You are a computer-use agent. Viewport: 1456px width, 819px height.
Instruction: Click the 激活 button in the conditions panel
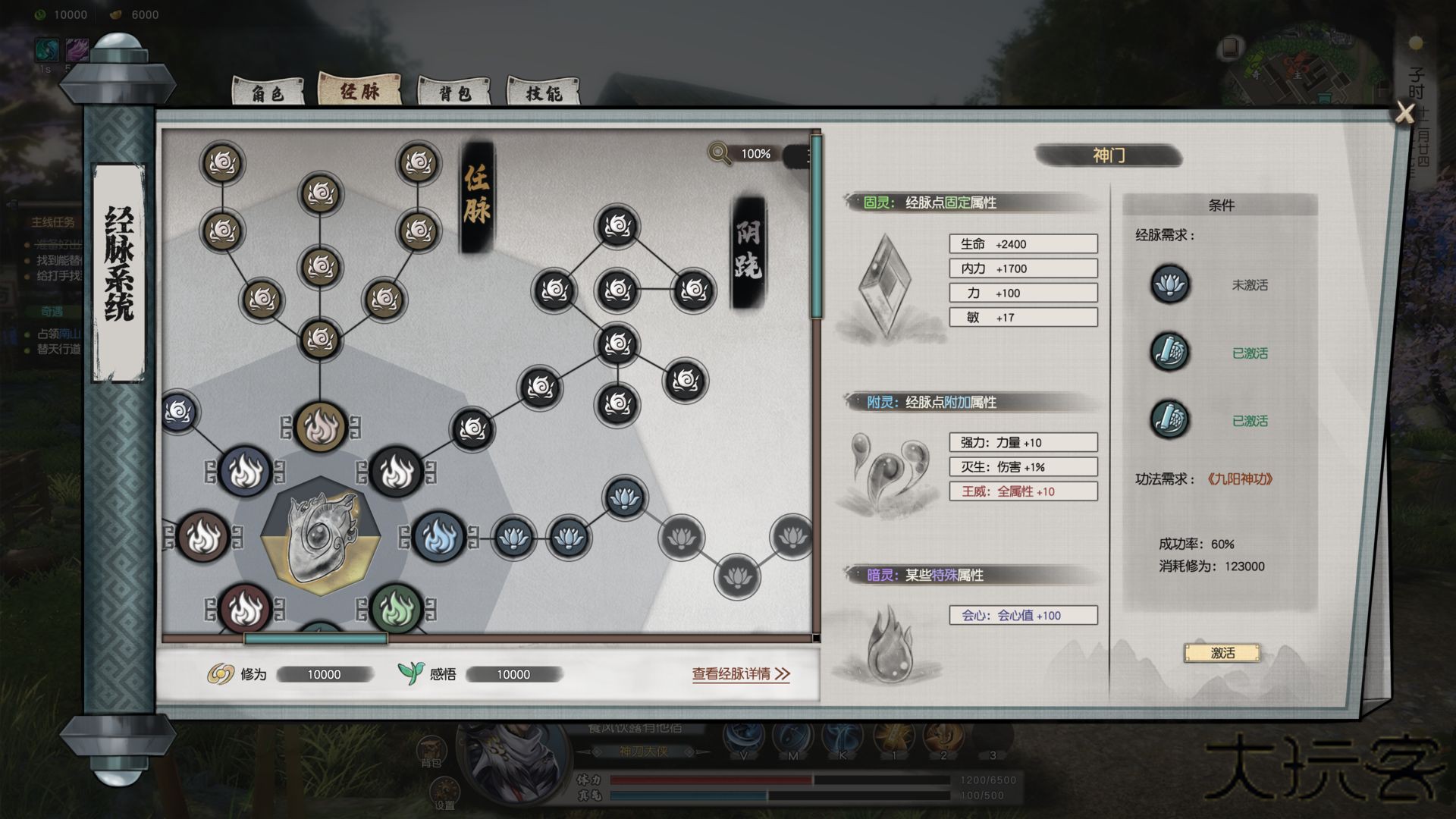[x=1222, y=653]
